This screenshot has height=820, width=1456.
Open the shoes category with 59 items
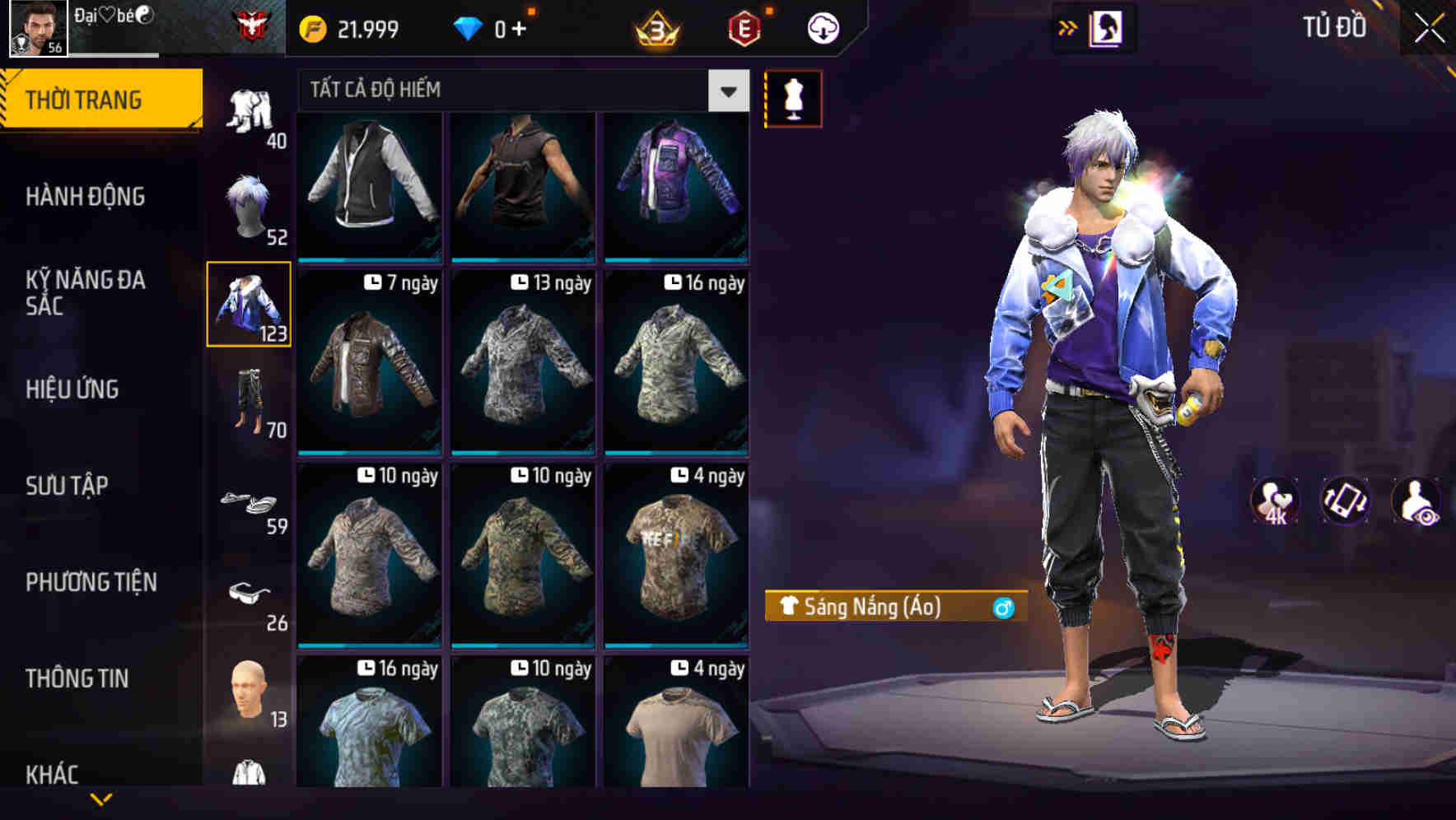248,502
